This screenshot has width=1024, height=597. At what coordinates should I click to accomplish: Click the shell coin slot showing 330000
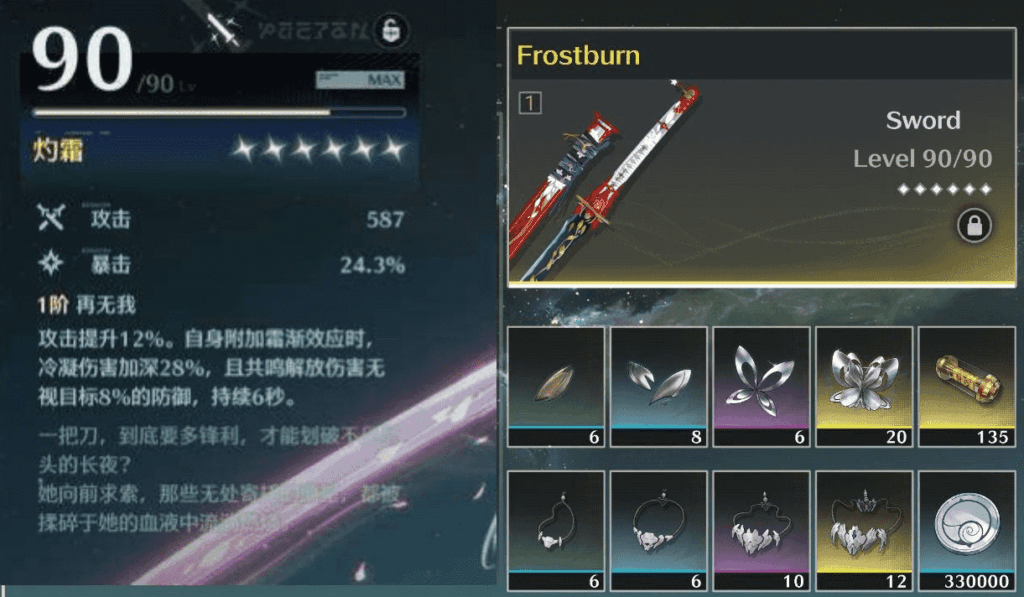point(965,530)
